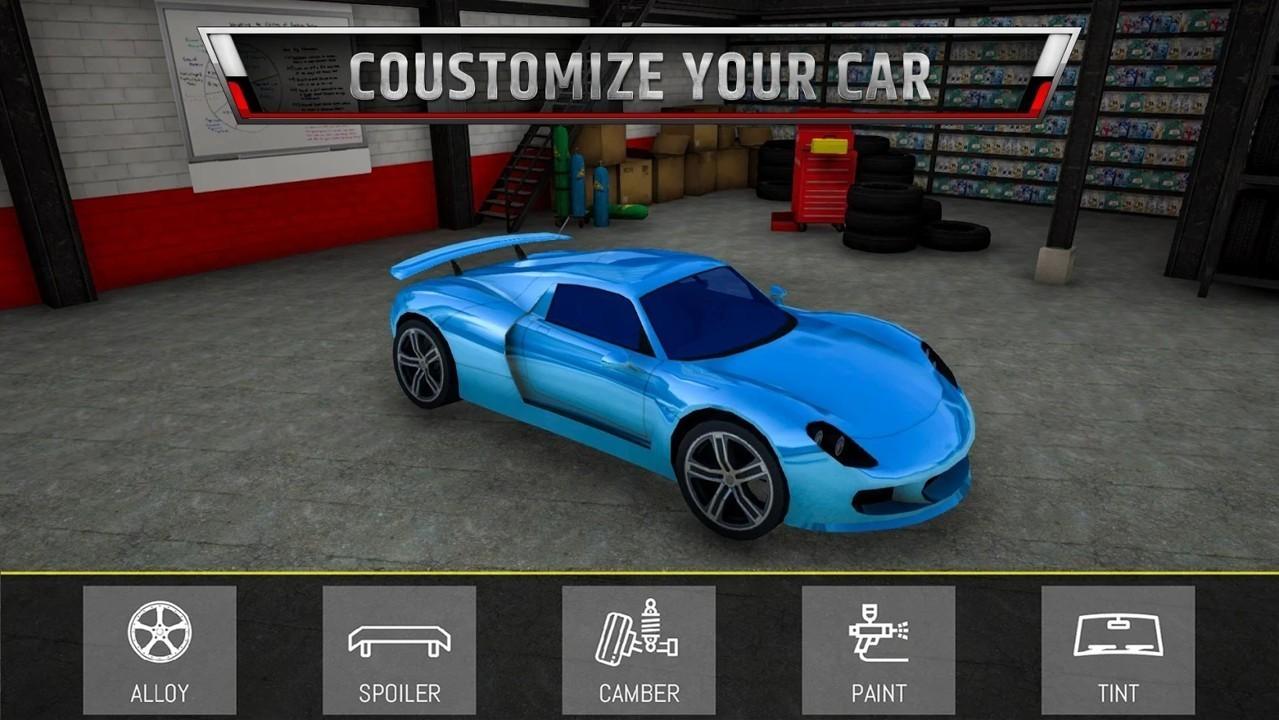Choose the Camber suspension option
The width and height of the screenshot is (1279, 720).
[x=638, y=650]
